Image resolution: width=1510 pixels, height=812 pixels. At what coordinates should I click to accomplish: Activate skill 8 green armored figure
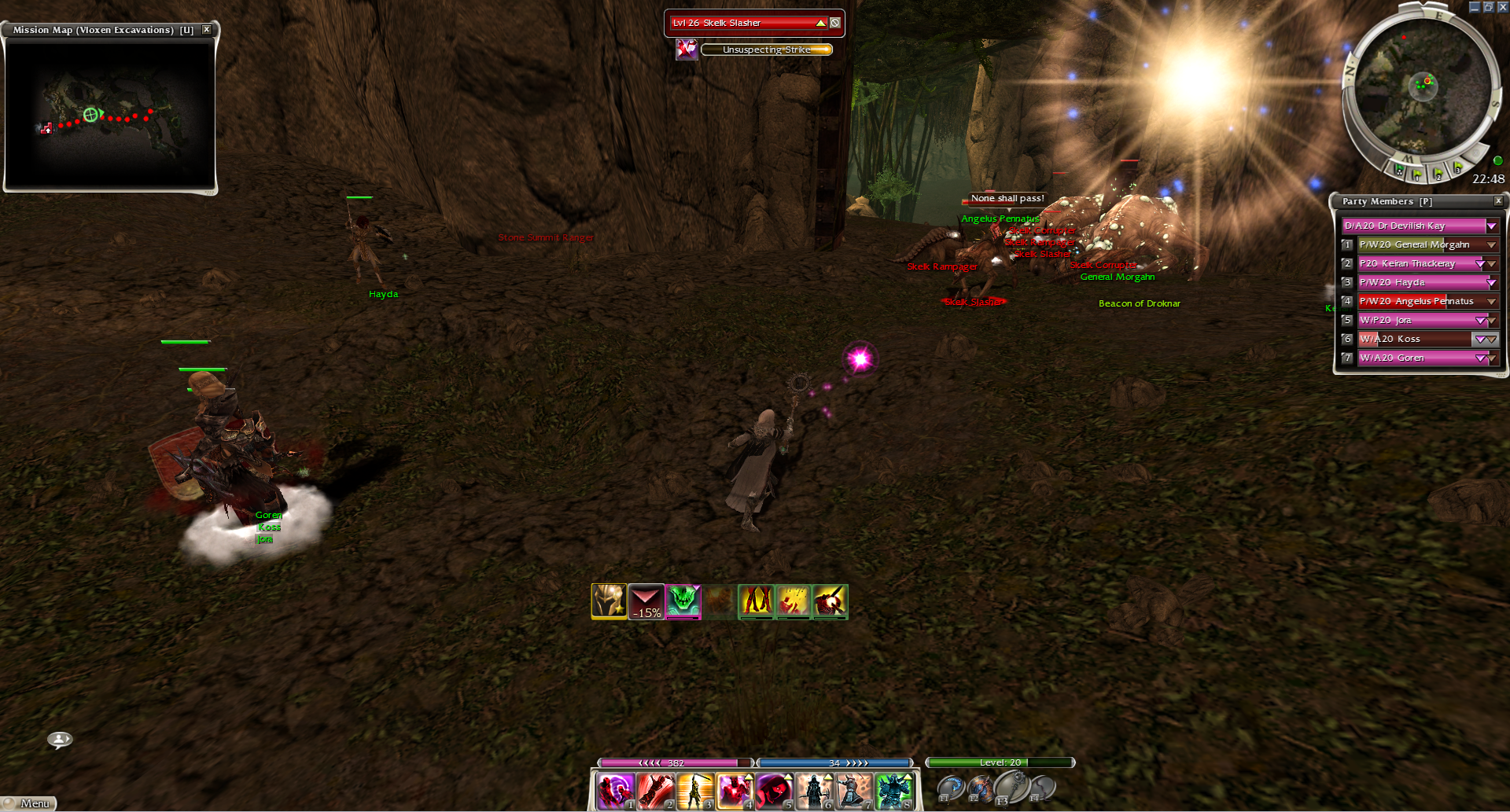[893, 790]
